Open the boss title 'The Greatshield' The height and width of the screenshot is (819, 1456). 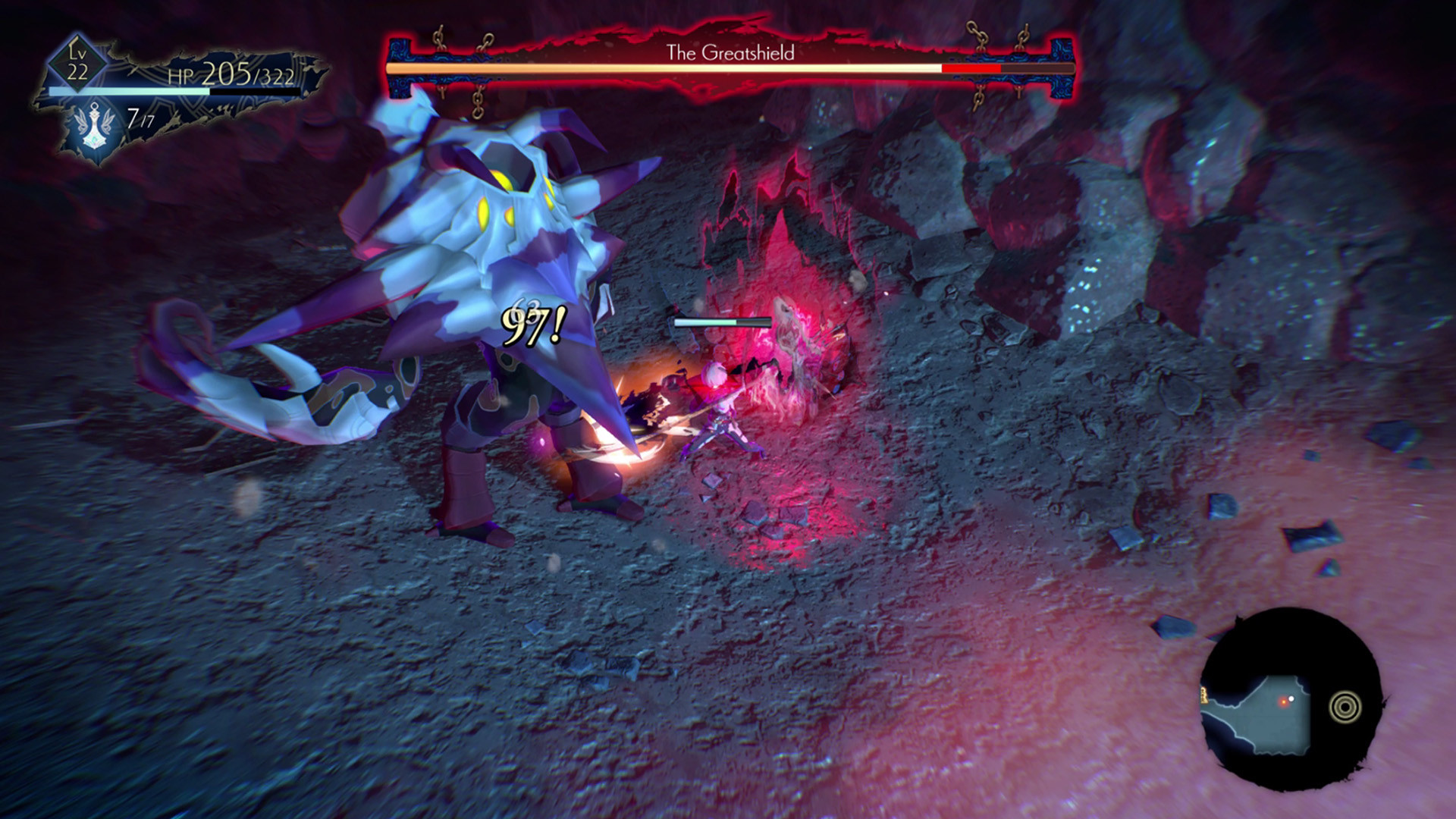point(730,54)
